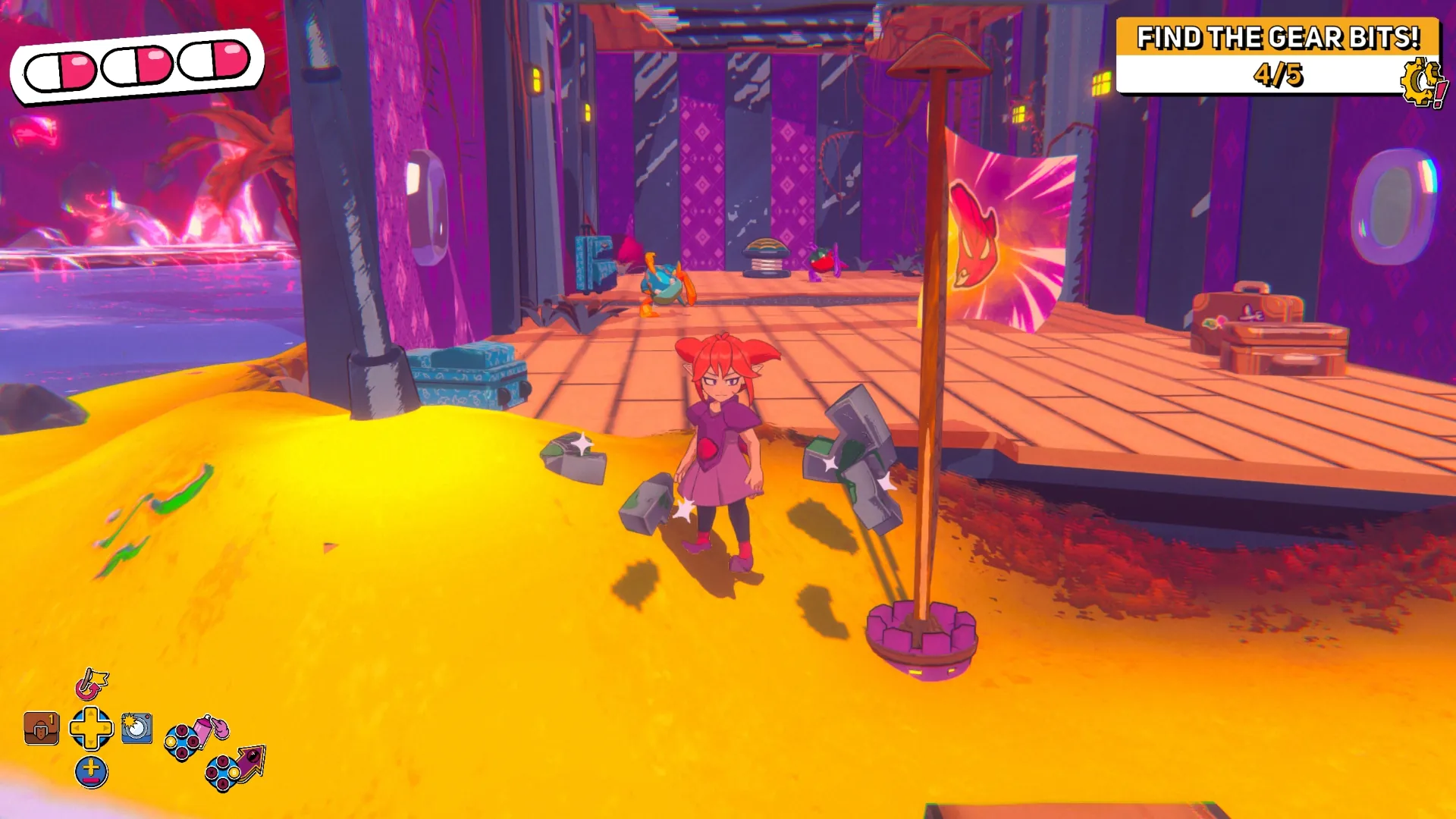Click the X button on the left gamepad icon
1456x819 pixels.
click(x=171, y=742)
